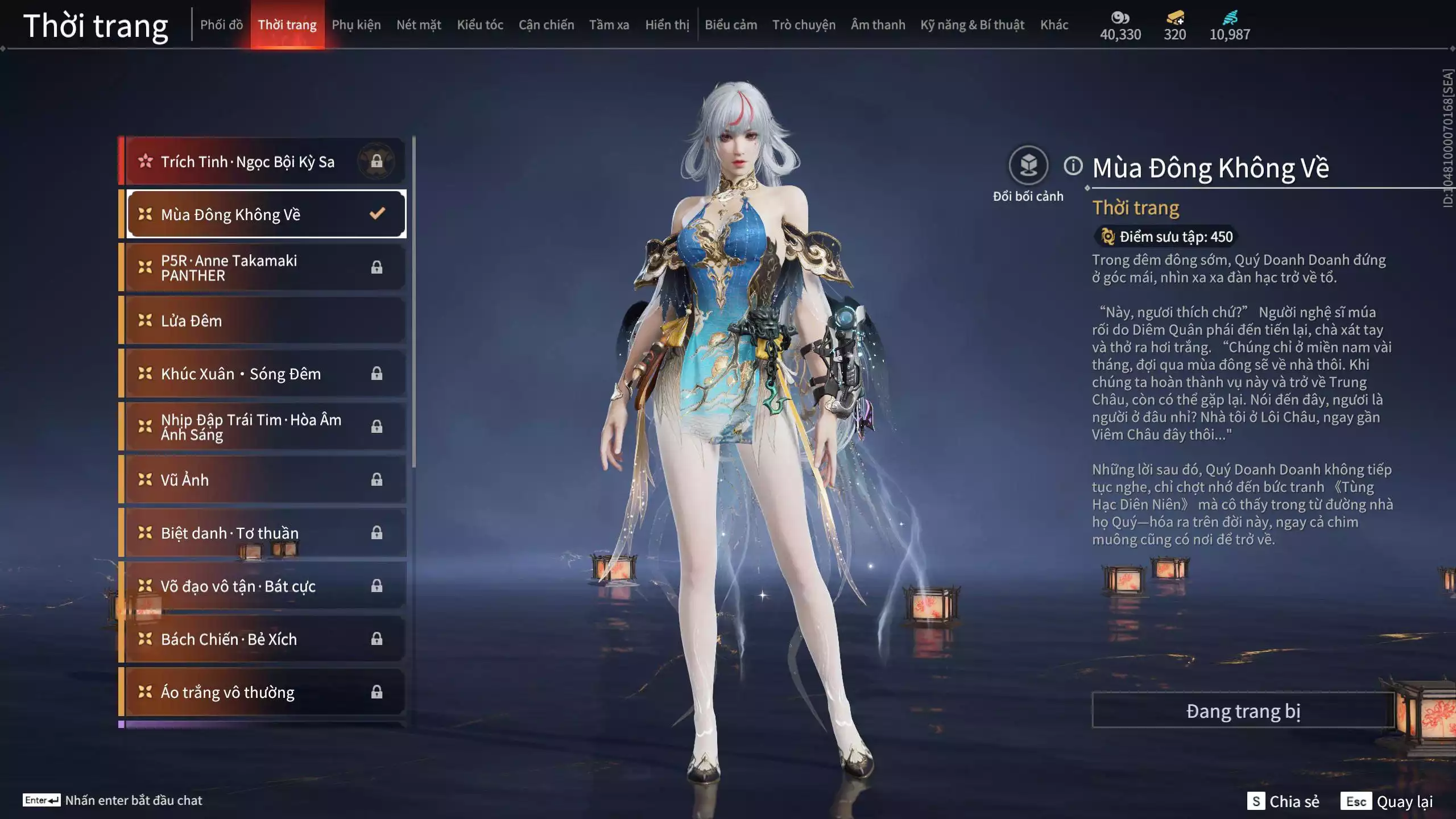The height and width of the screenshot is (819, 1456).
Task: Switch to the Tầm xa tab
Action: (x=609, y=25)
